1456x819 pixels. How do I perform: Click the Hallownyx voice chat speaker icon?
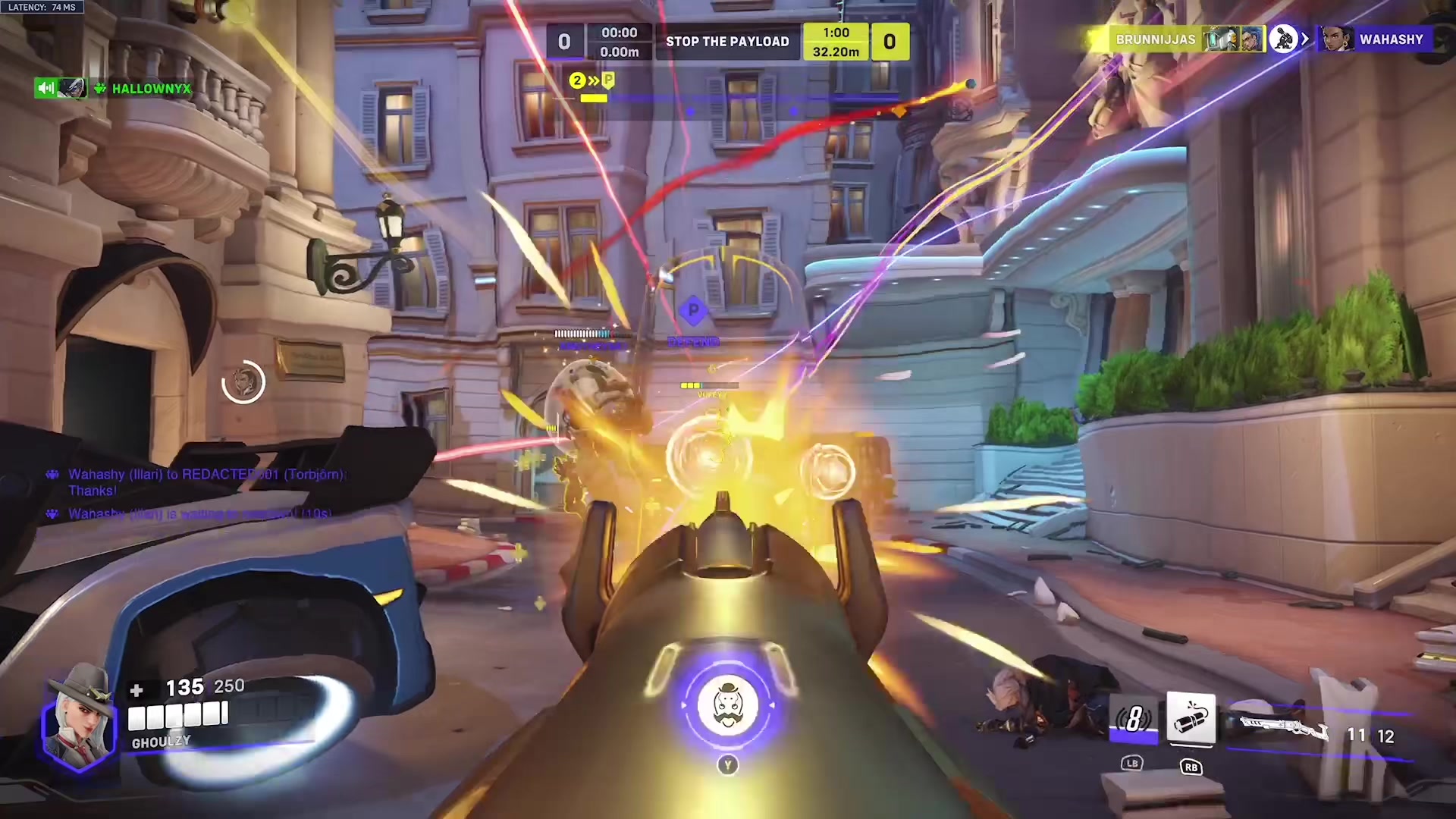point(45,89)
